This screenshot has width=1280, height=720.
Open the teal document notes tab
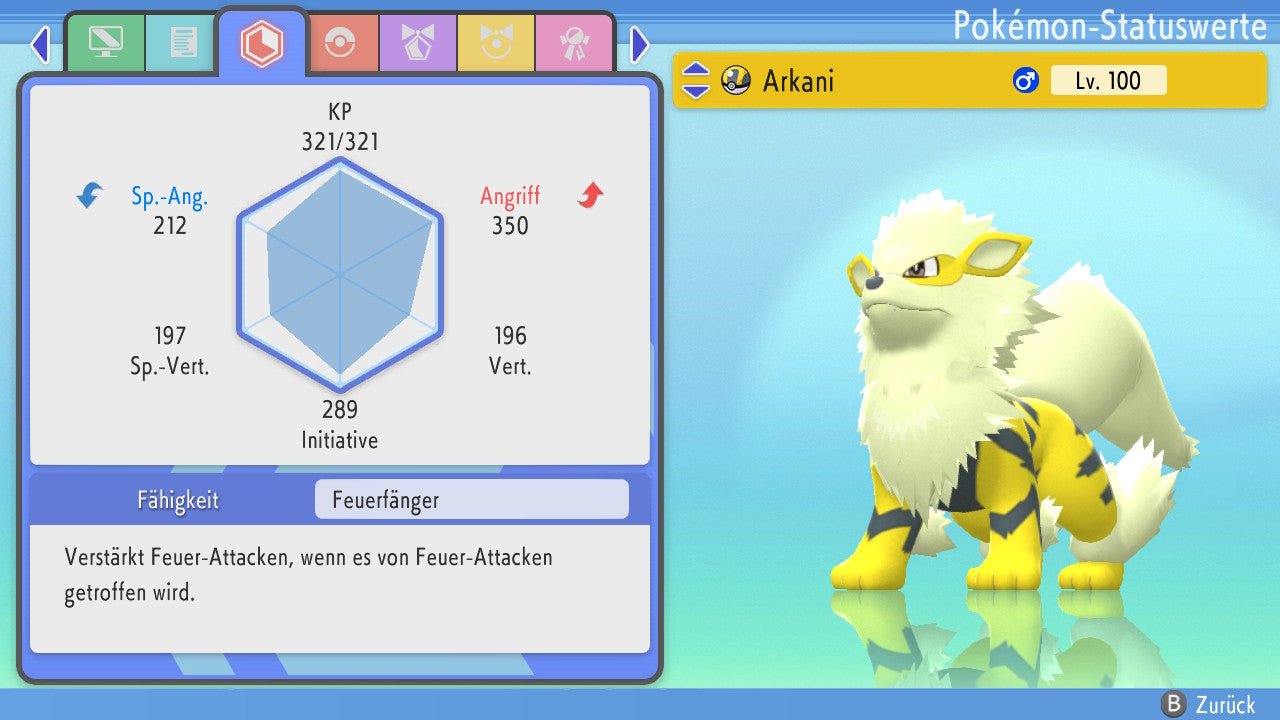tap(183, 43)
